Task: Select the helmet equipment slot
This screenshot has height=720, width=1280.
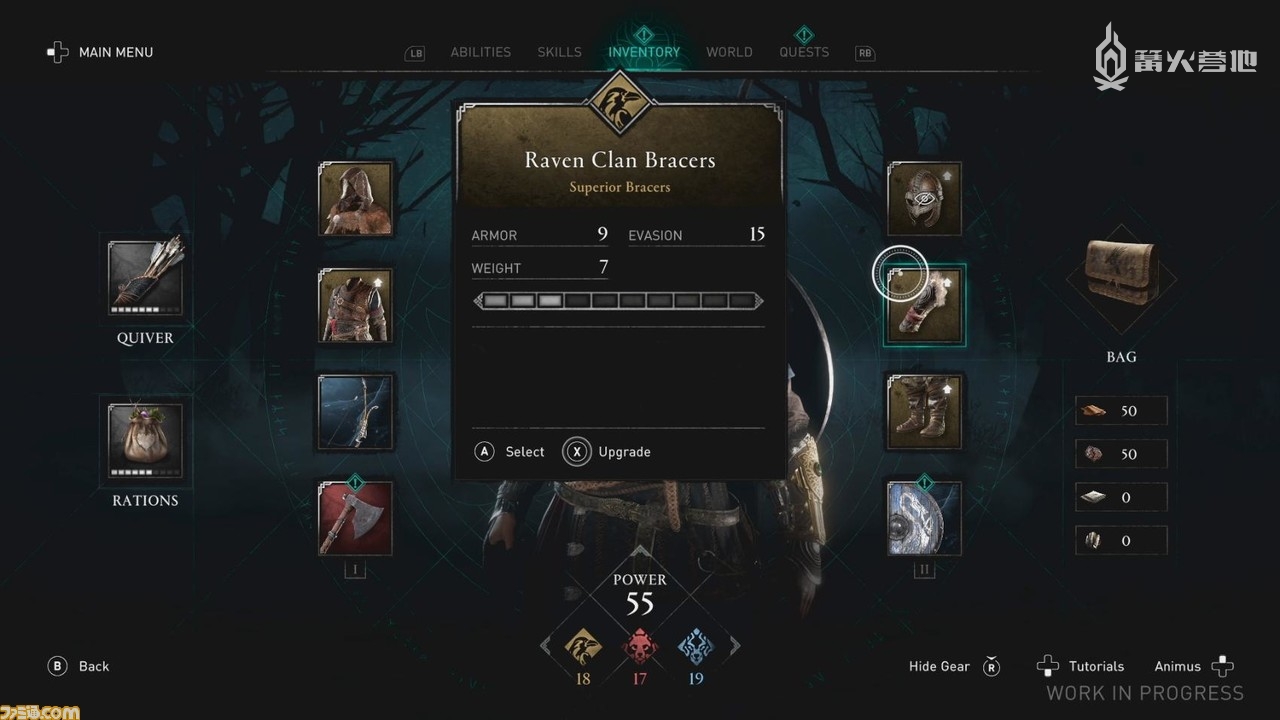Action: pyautogui.click(x=924, y=199)
